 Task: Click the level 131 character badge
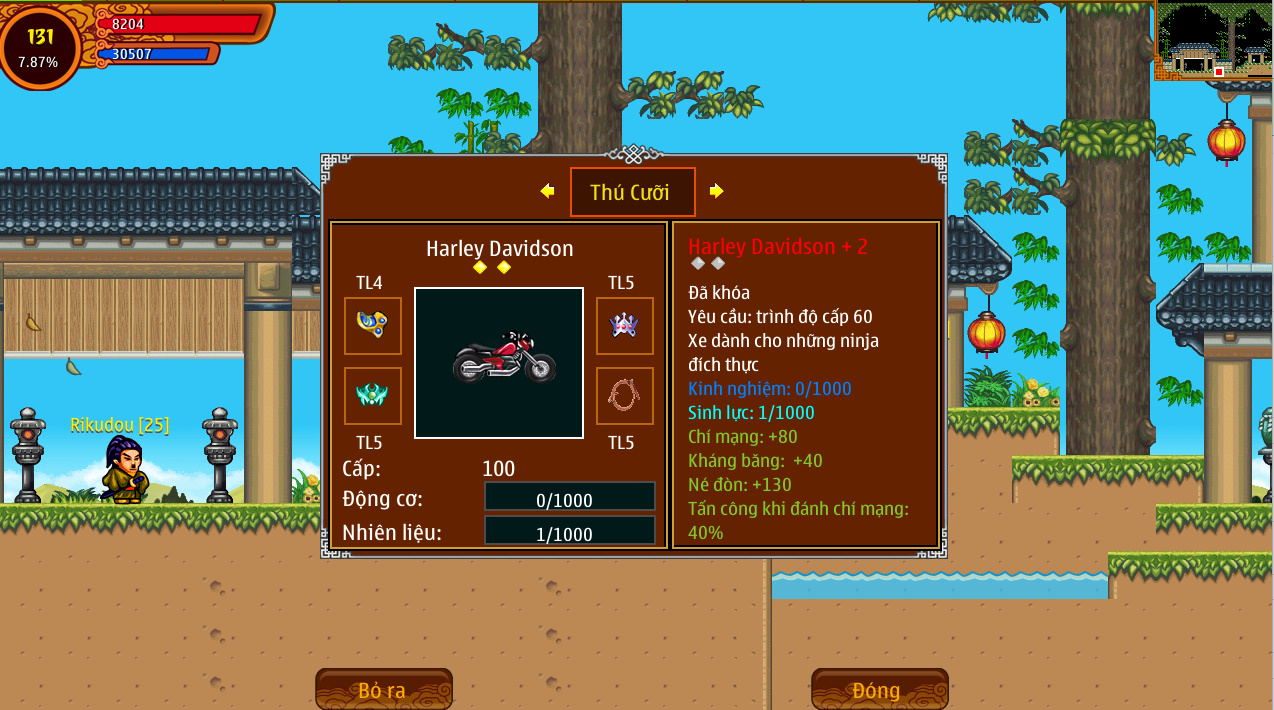pos(40,46)
